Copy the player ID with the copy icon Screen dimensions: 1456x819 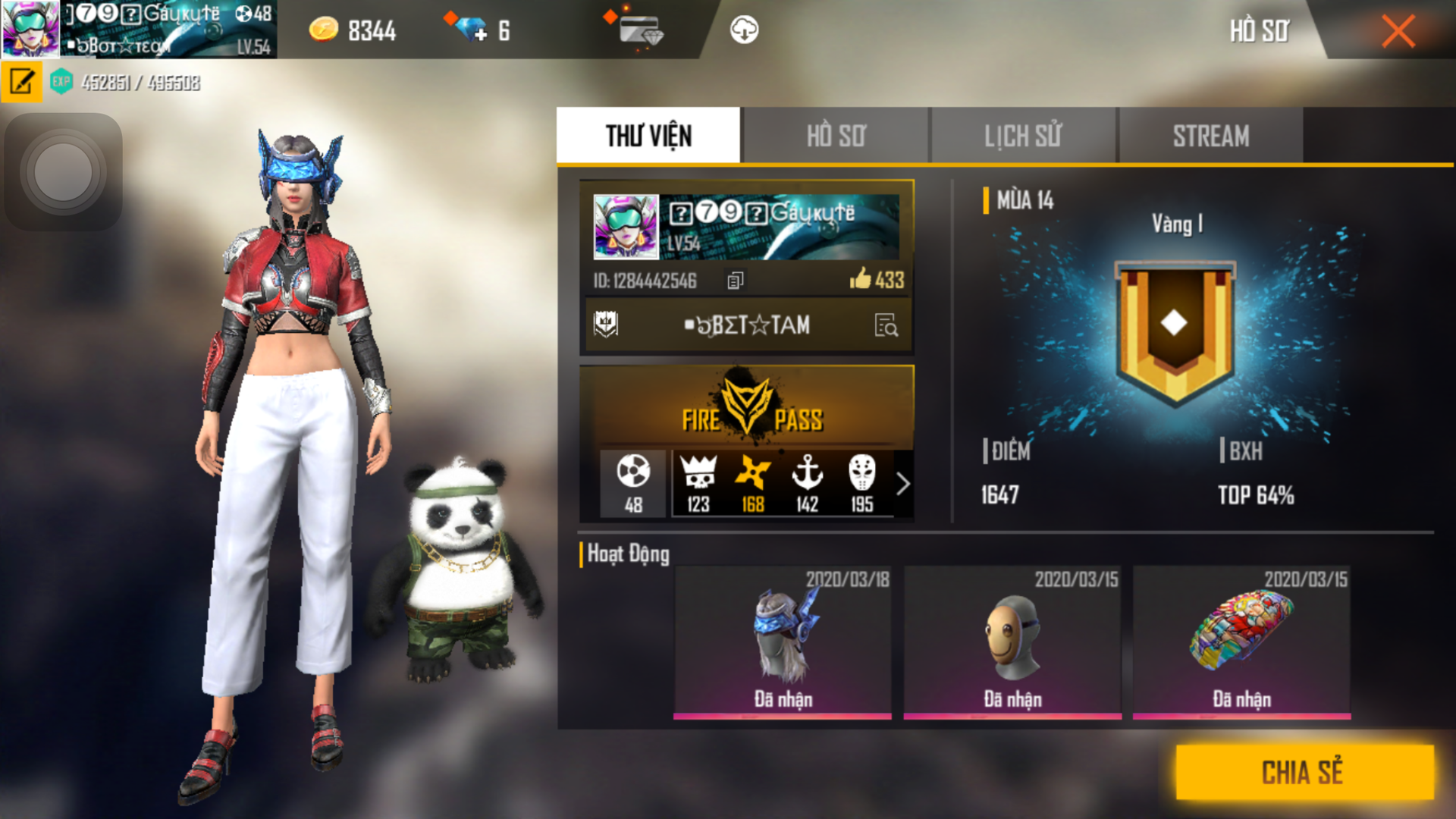tap(735, 281)
